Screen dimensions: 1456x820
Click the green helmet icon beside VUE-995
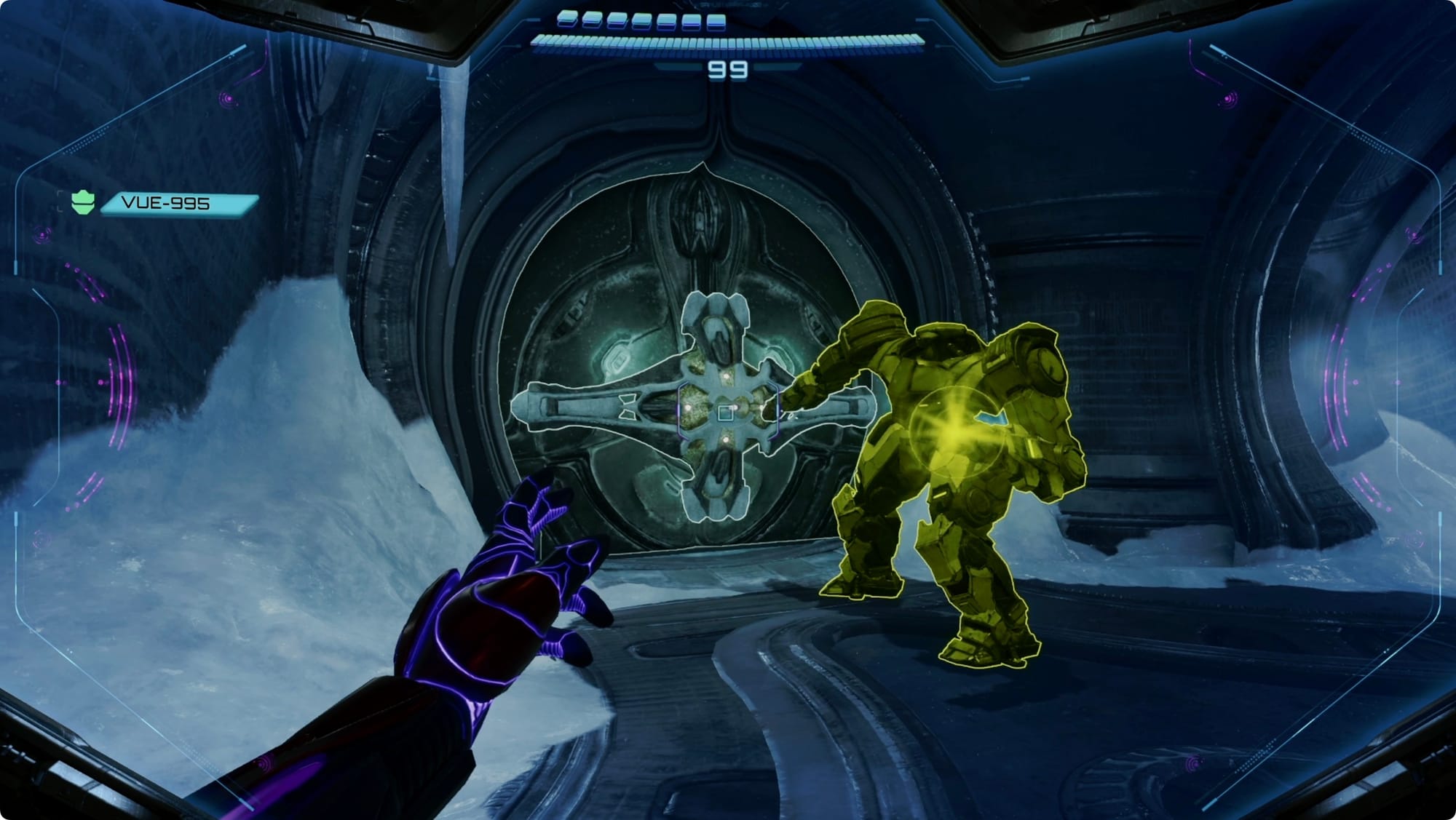coord(83,202)
